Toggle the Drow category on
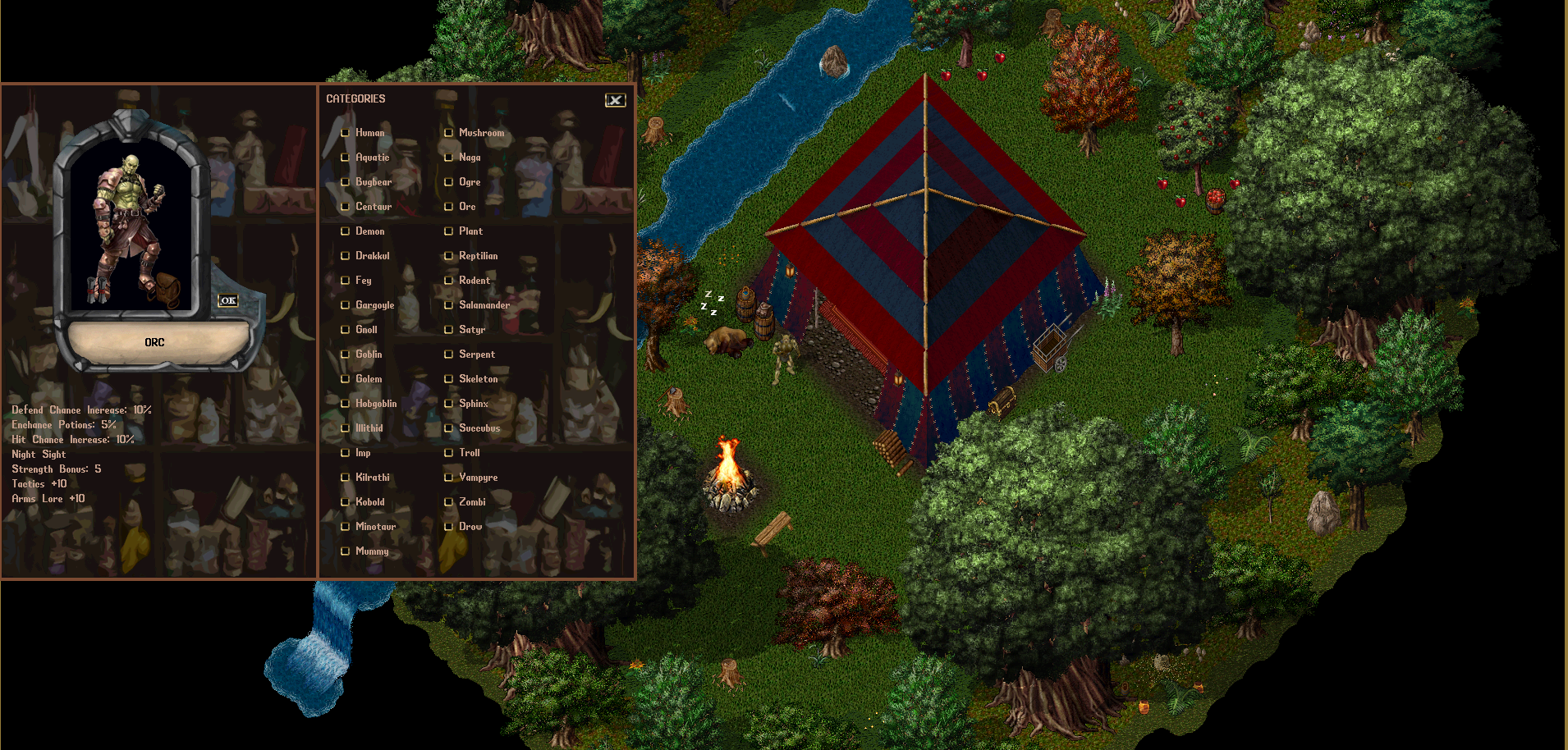The image size is (1568, 750). [x=448, y=526]
